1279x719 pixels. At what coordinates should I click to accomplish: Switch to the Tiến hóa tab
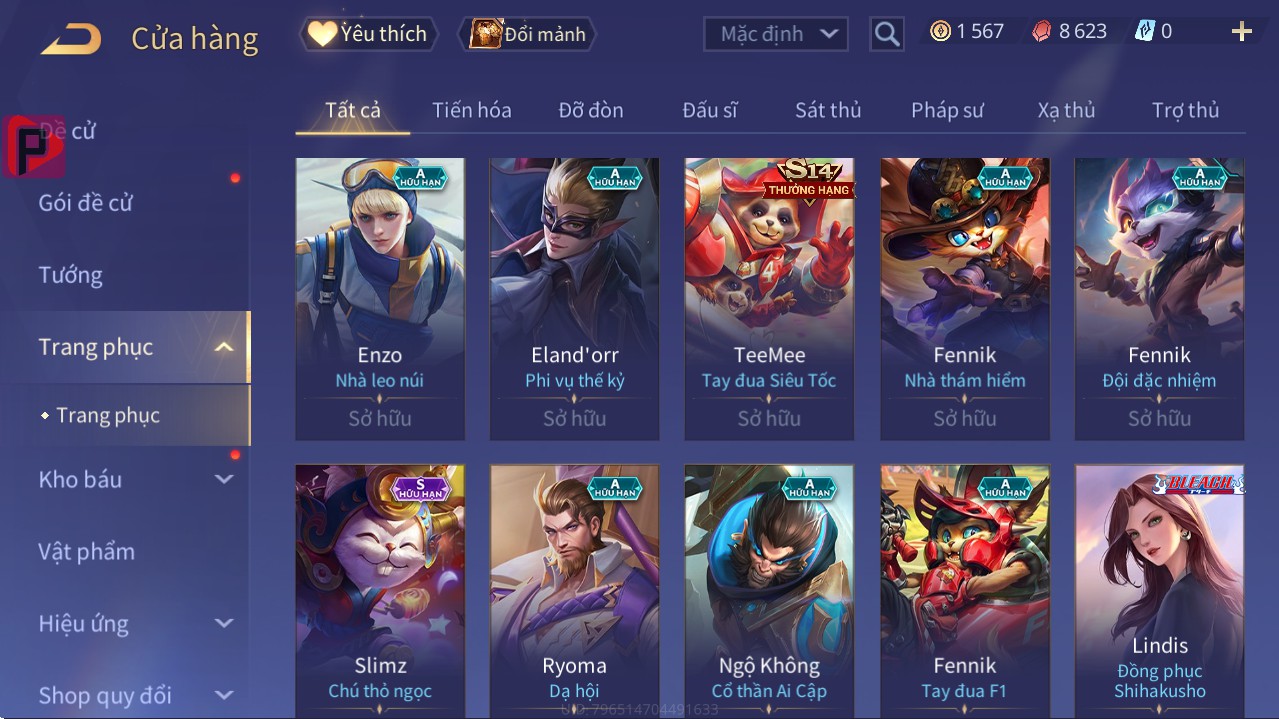click(x=471, y=110)
